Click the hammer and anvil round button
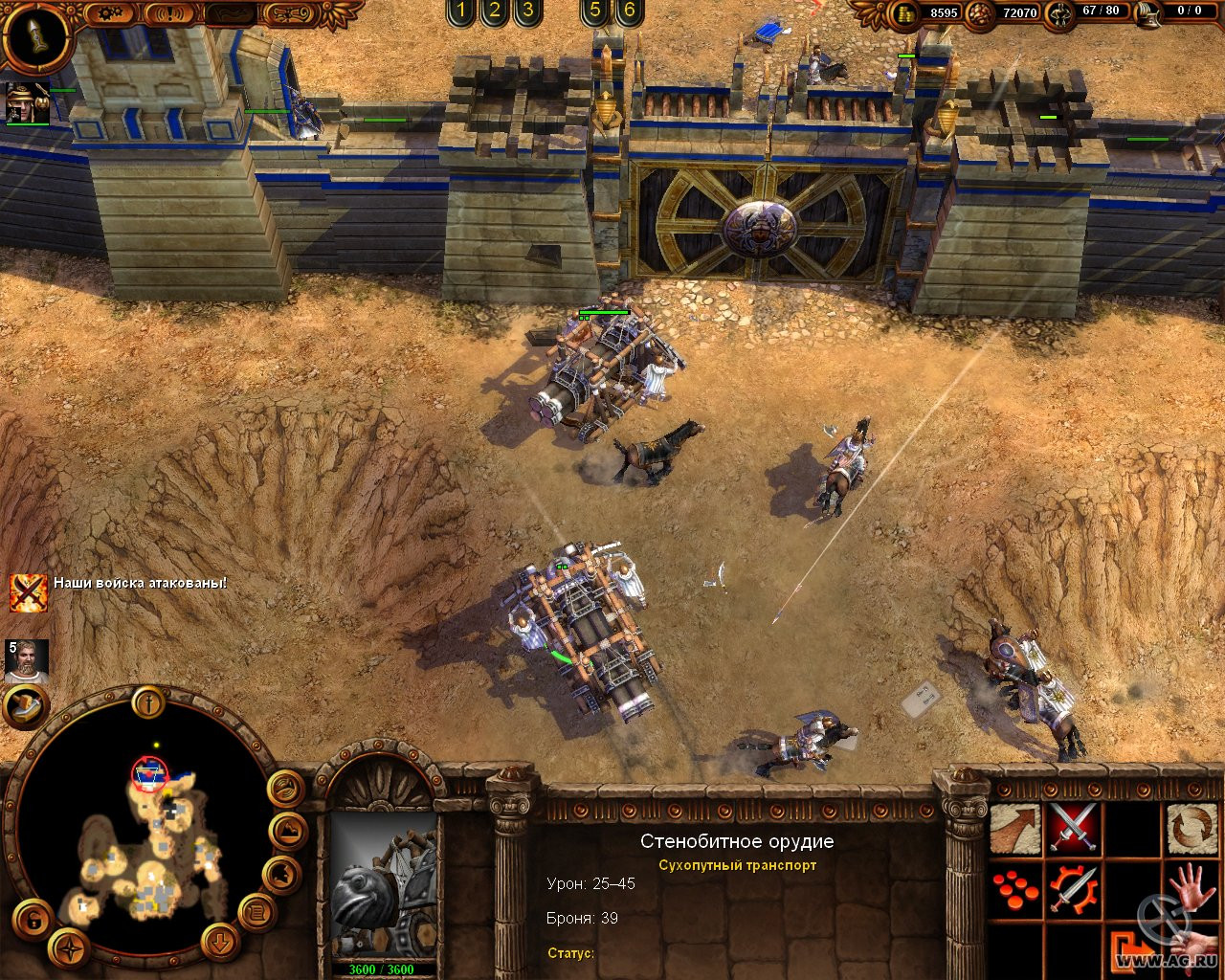The width and height of the screenshot is (1225, 980). pyautogui.click(x=25, y=707)
